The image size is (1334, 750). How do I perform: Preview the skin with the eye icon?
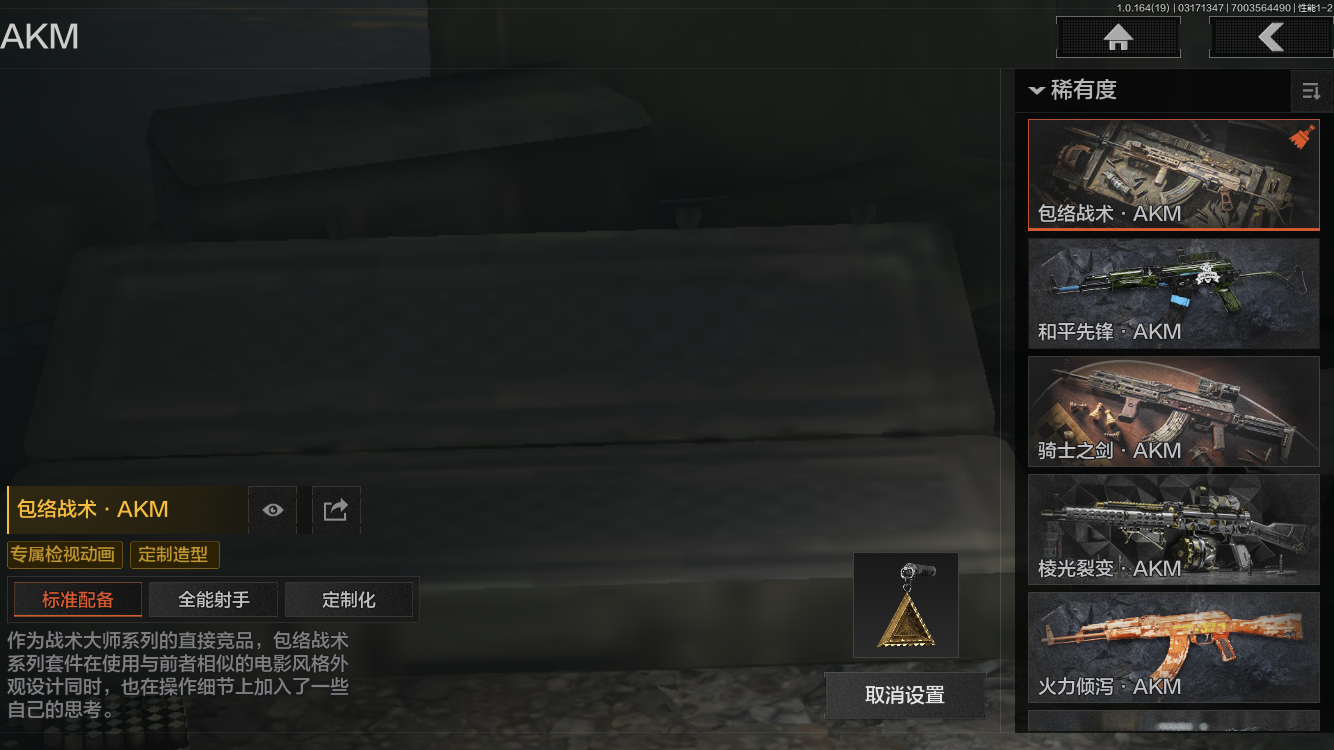pos(272,510)
